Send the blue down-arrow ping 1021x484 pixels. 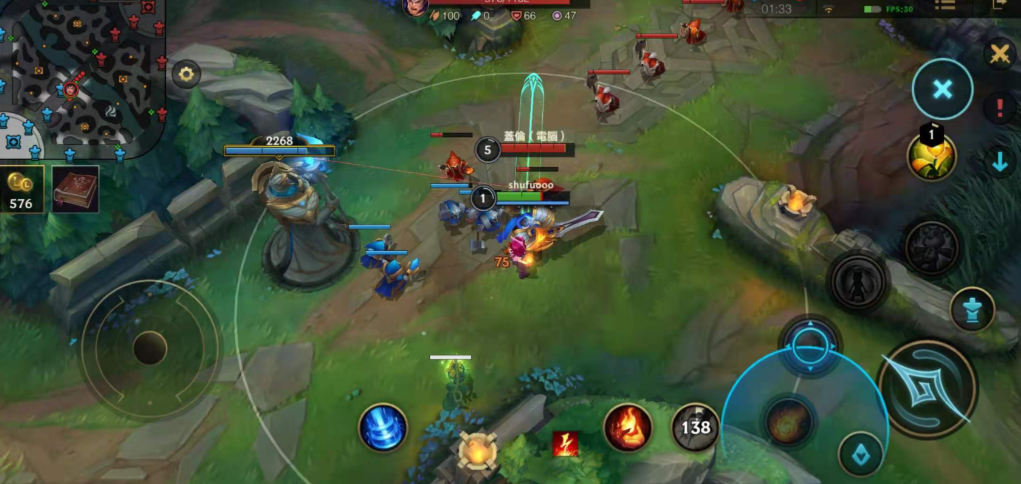tap(999, 162)
